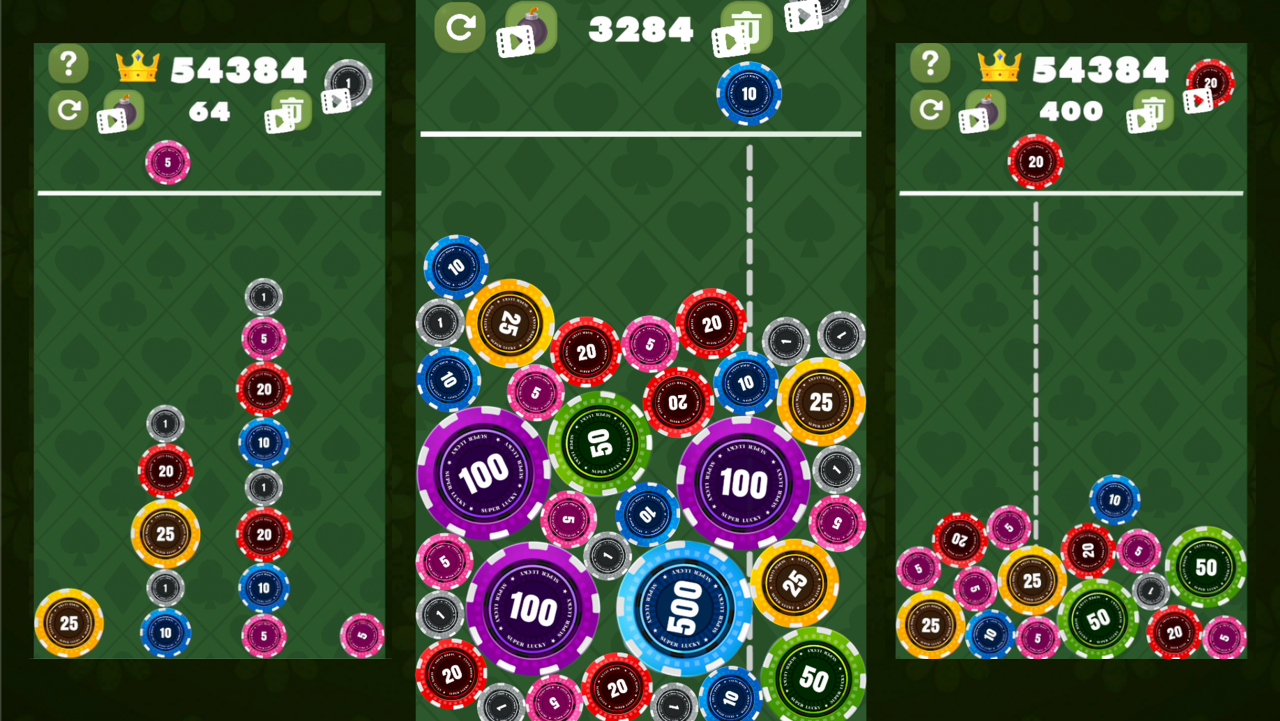
Task: Click the red 20 chip hanging in right panel
Action: (x=1035, y=160)
